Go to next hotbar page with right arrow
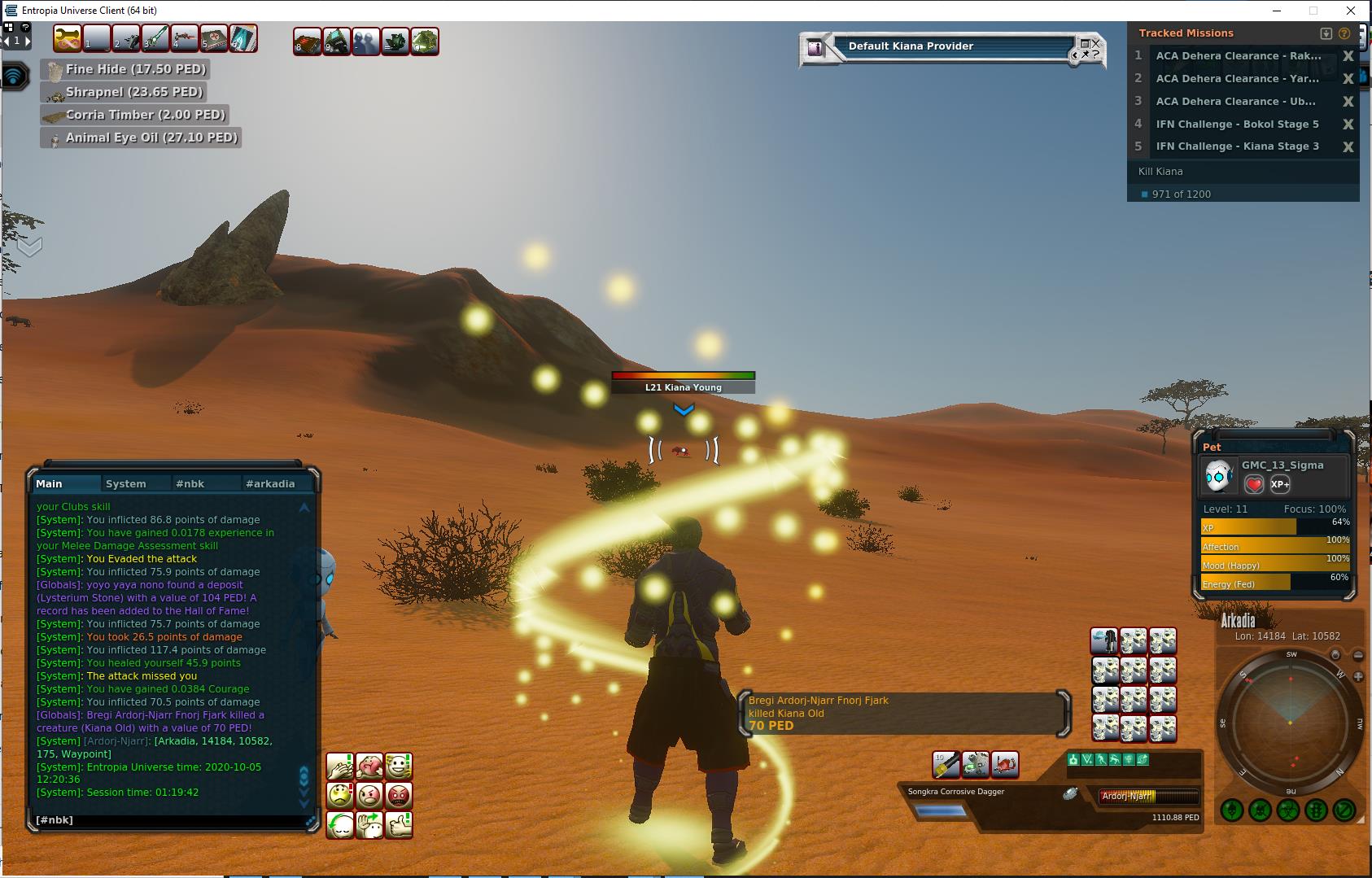 coord(28,40)
